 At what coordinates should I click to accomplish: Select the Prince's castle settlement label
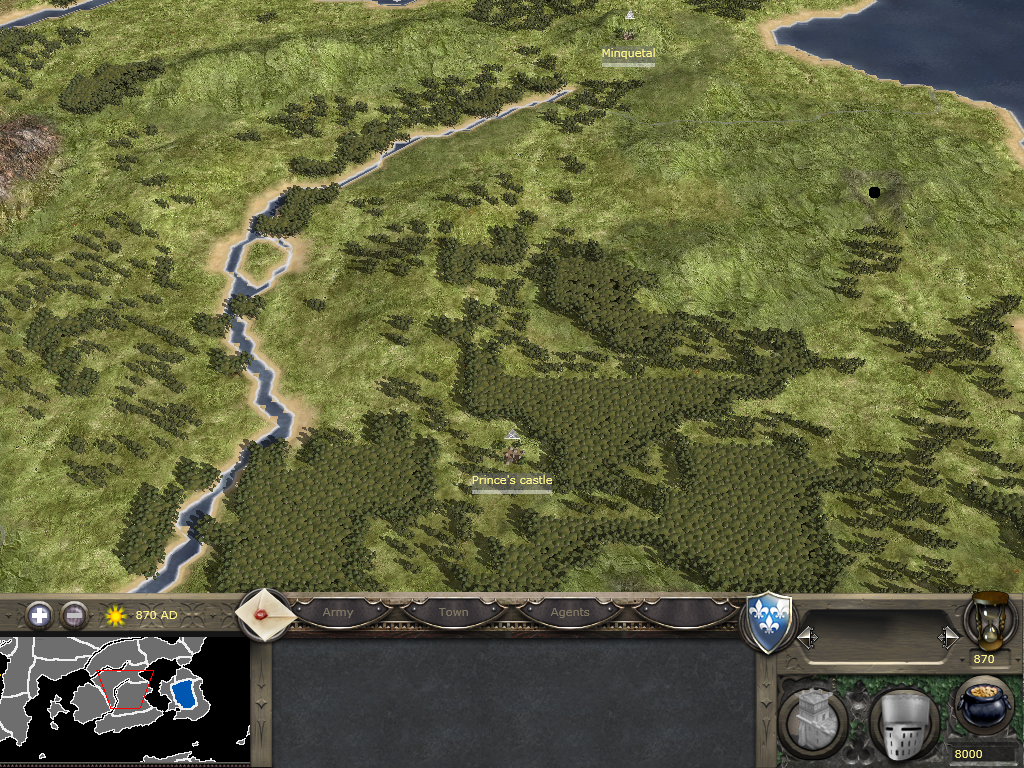tap(512, 481)
